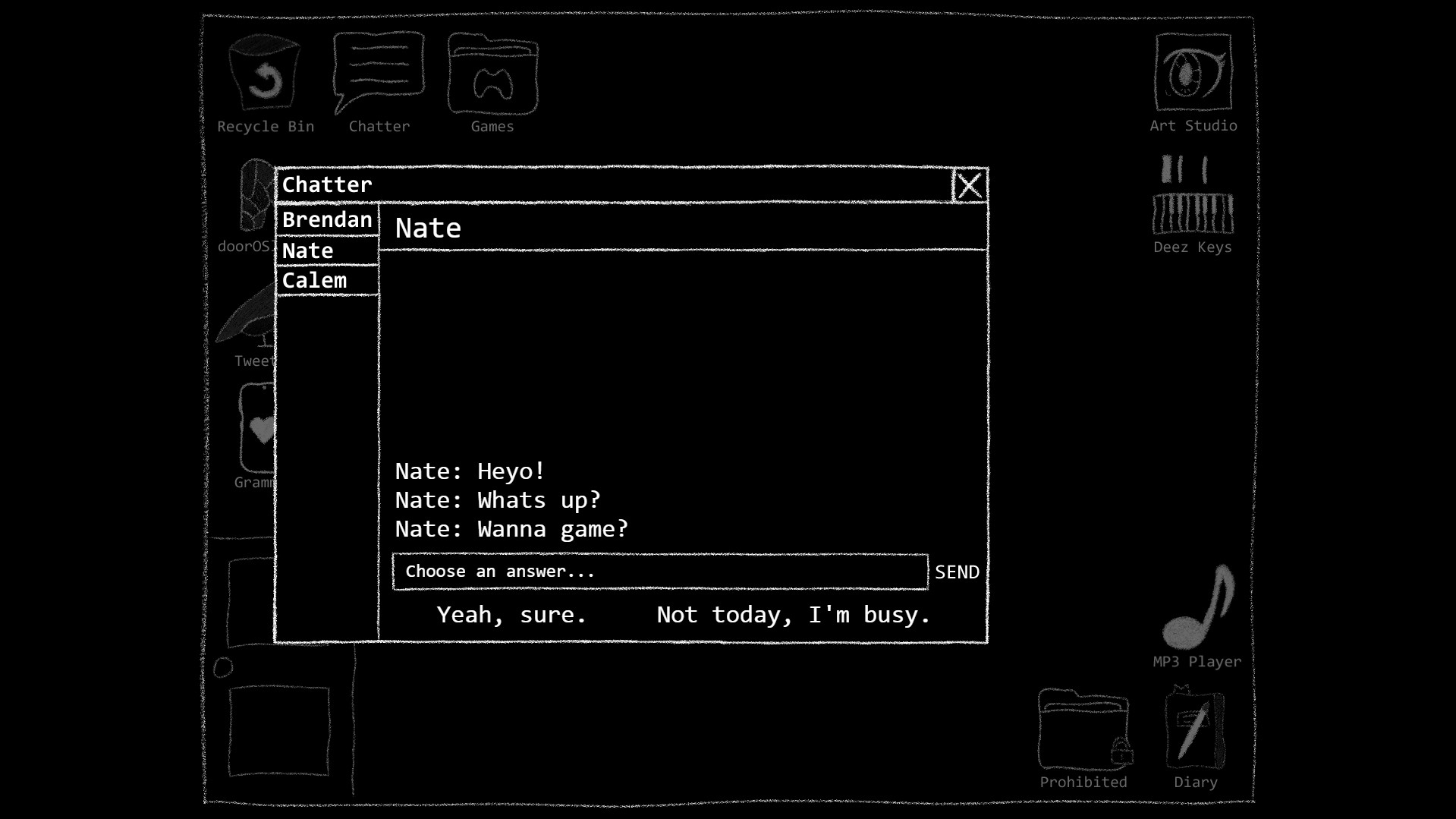Open the Tweeter bird app

point(250,319)
